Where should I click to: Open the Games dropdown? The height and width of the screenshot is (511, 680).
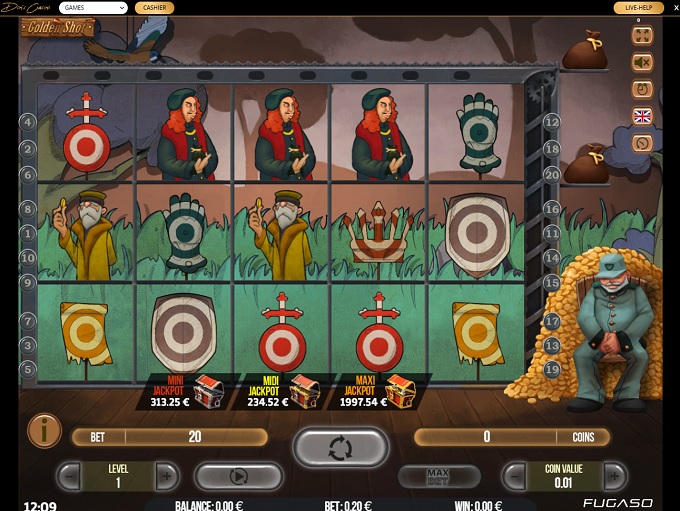[x=92, y=8]
